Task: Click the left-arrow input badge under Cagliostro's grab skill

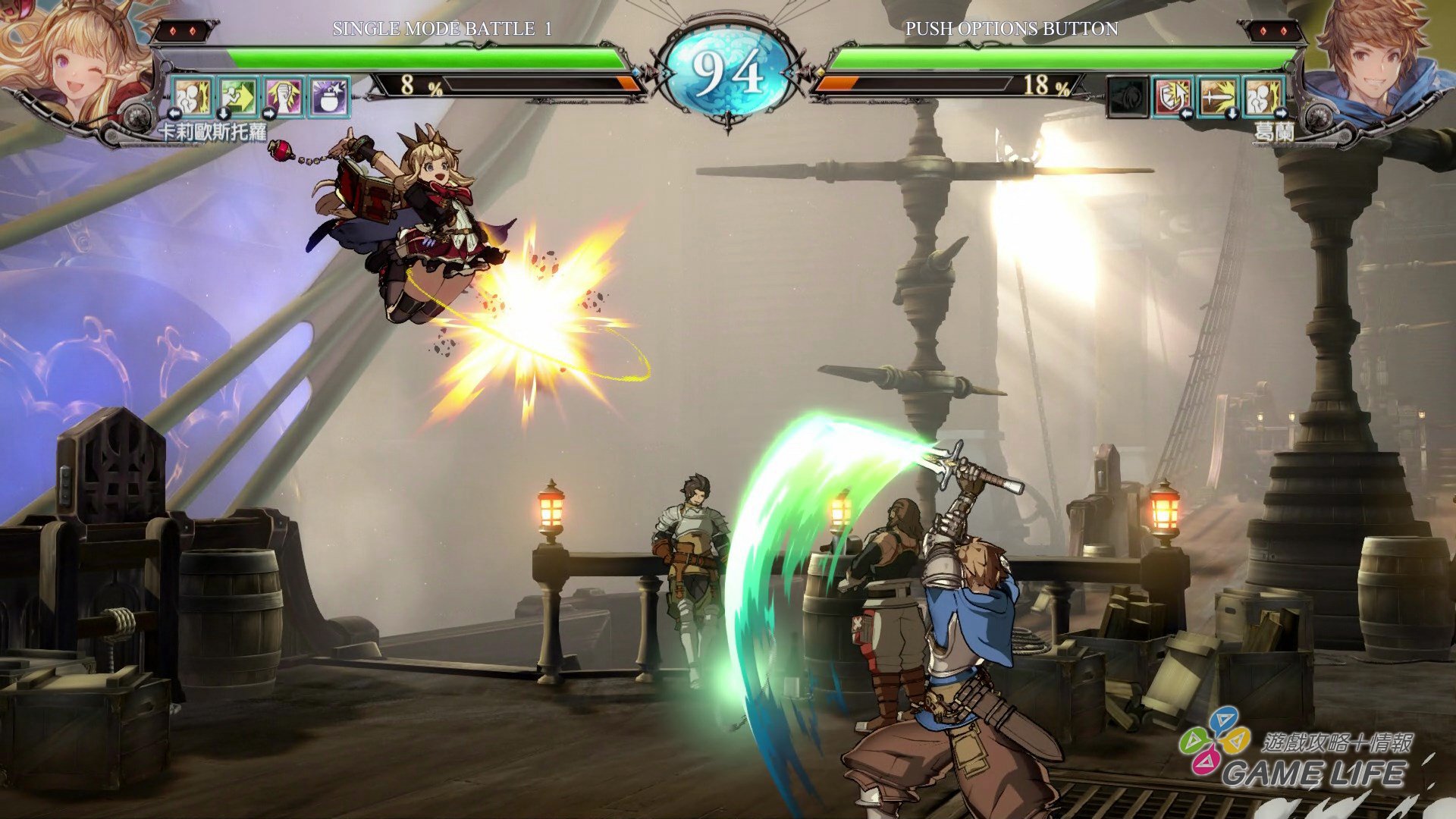Action: click(174, 115)
